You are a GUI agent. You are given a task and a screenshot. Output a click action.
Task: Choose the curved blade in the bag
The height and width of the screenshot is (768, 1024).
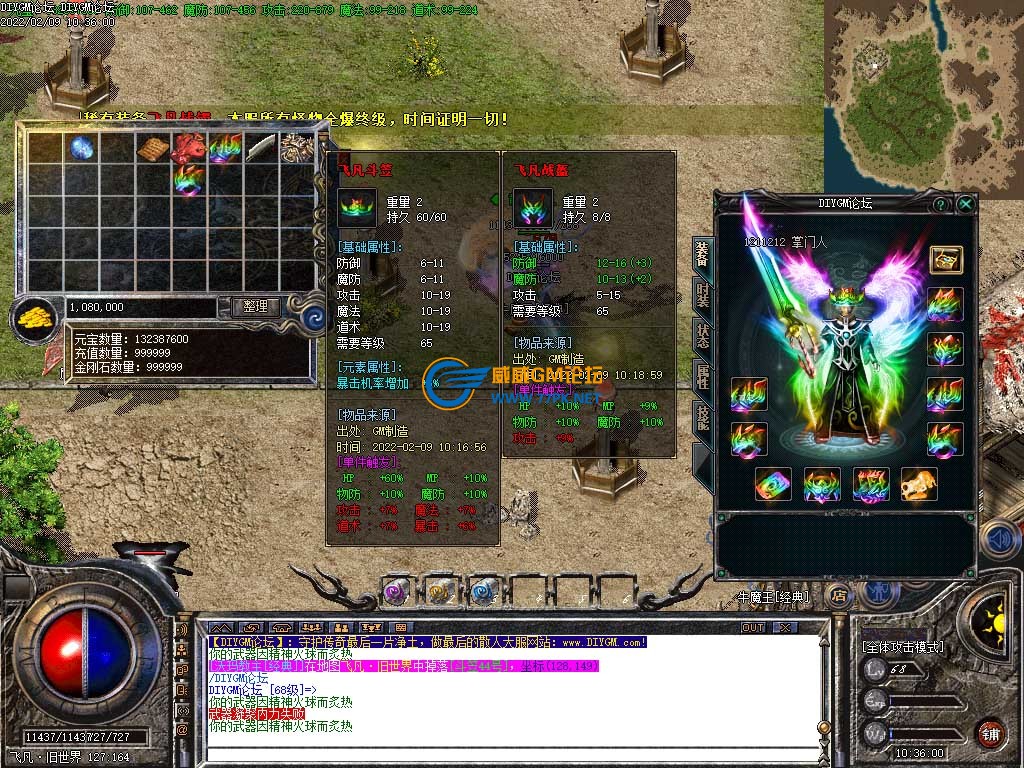[x=260, y=149]
